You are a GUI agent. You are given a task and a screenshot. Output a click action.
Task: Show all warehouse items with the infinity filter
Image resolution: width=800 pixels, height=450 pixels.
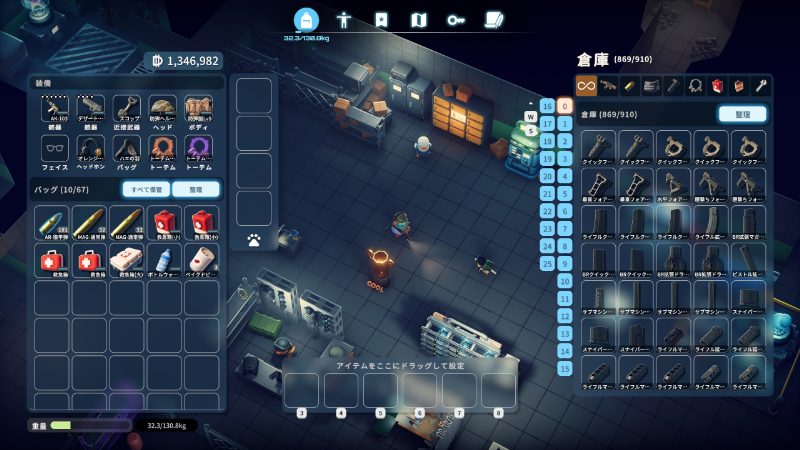point(586,86)
